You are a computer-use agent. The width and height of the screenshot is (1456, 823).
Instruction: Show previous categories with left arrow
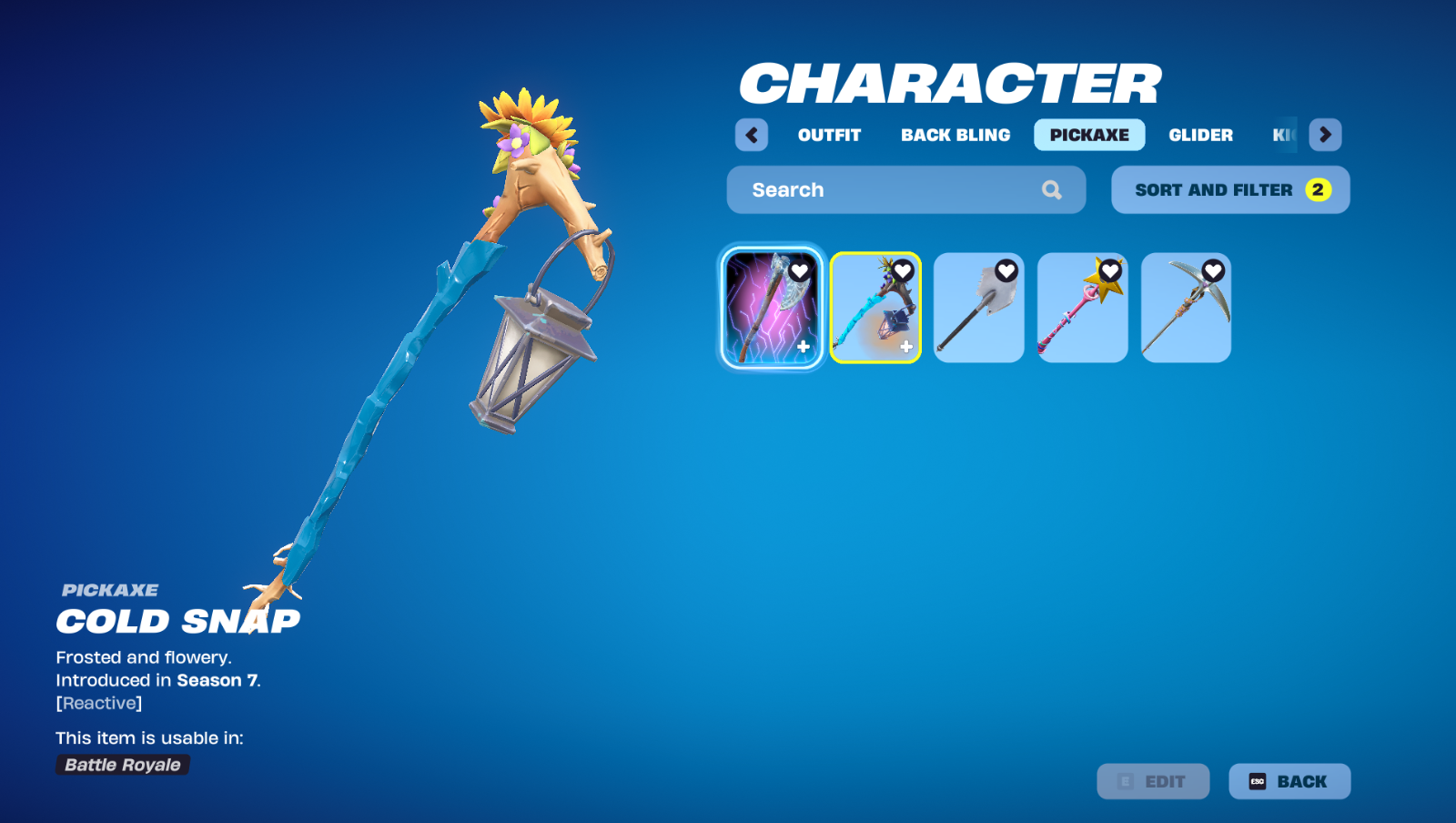752,135
